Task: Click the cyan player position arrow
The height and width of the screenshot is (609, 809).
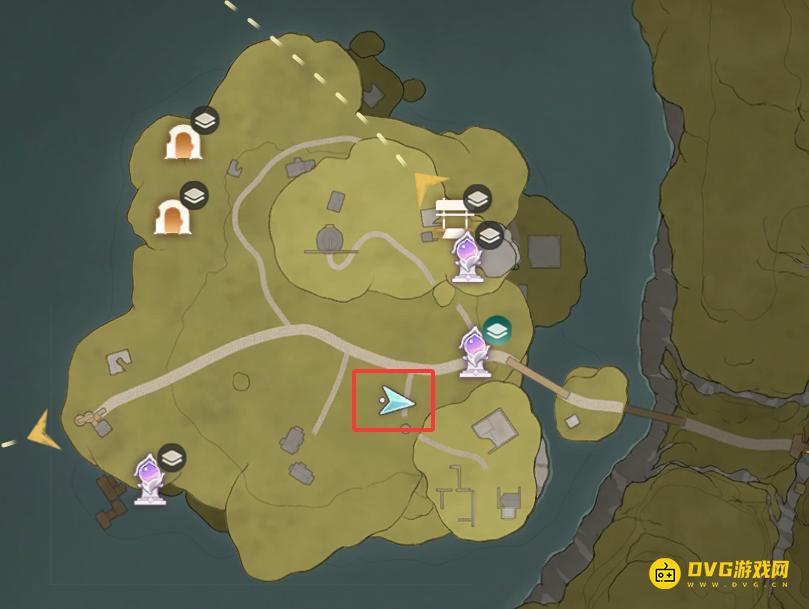Action: (395, 402)
